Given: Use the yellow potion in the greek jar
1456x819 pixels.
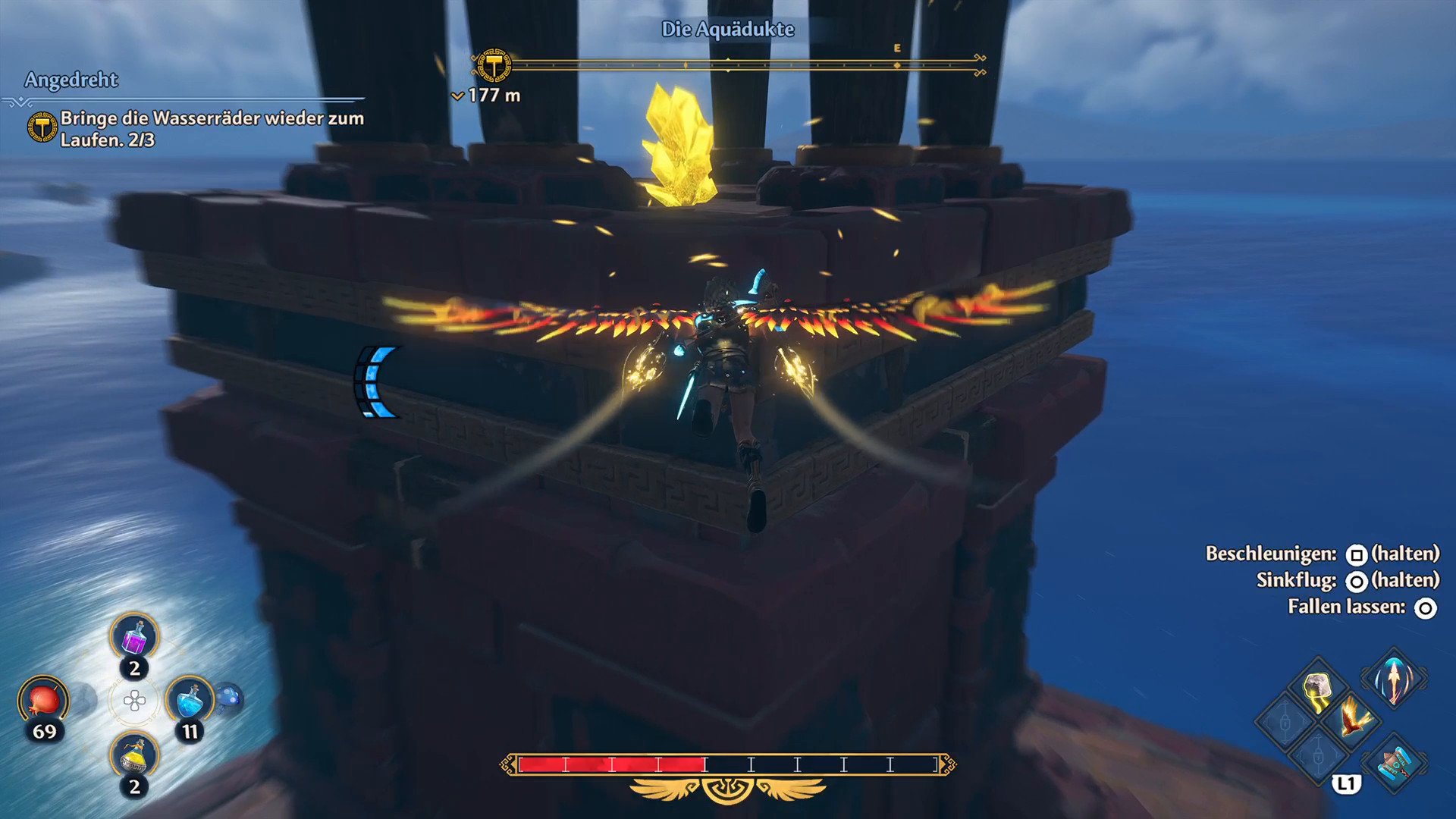Looking at the screenshot, I should pyautogui.click(x=134, y=756).
